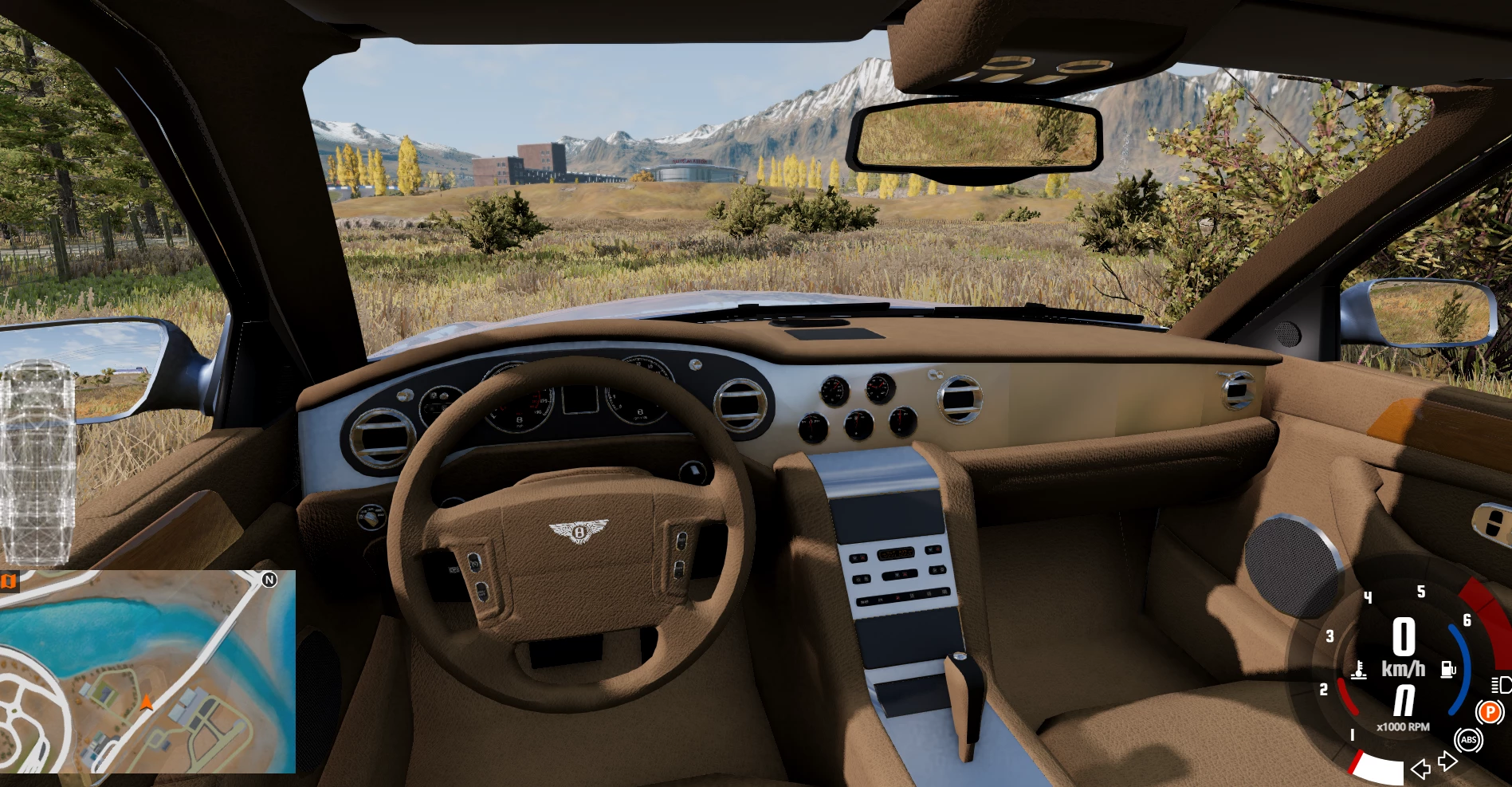The height and width of the screenshot is (787, 1512).
Task: Activate the left turn signal arrow
Action: (x=1420, y=769)
